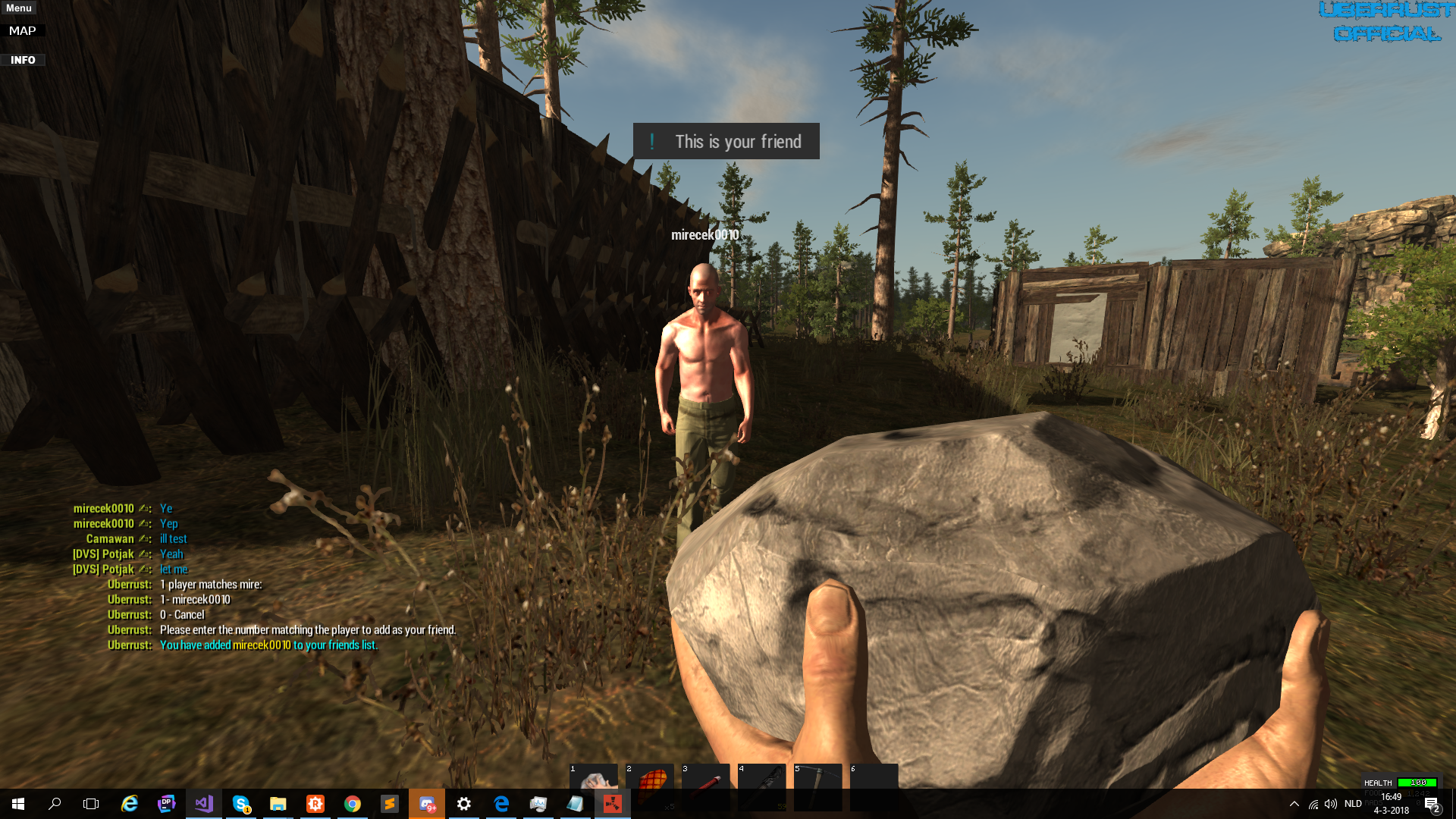This screenshot has width=1456, height=819.
Task: Select the dark weapon in slot 4
Action: (762, 780)
